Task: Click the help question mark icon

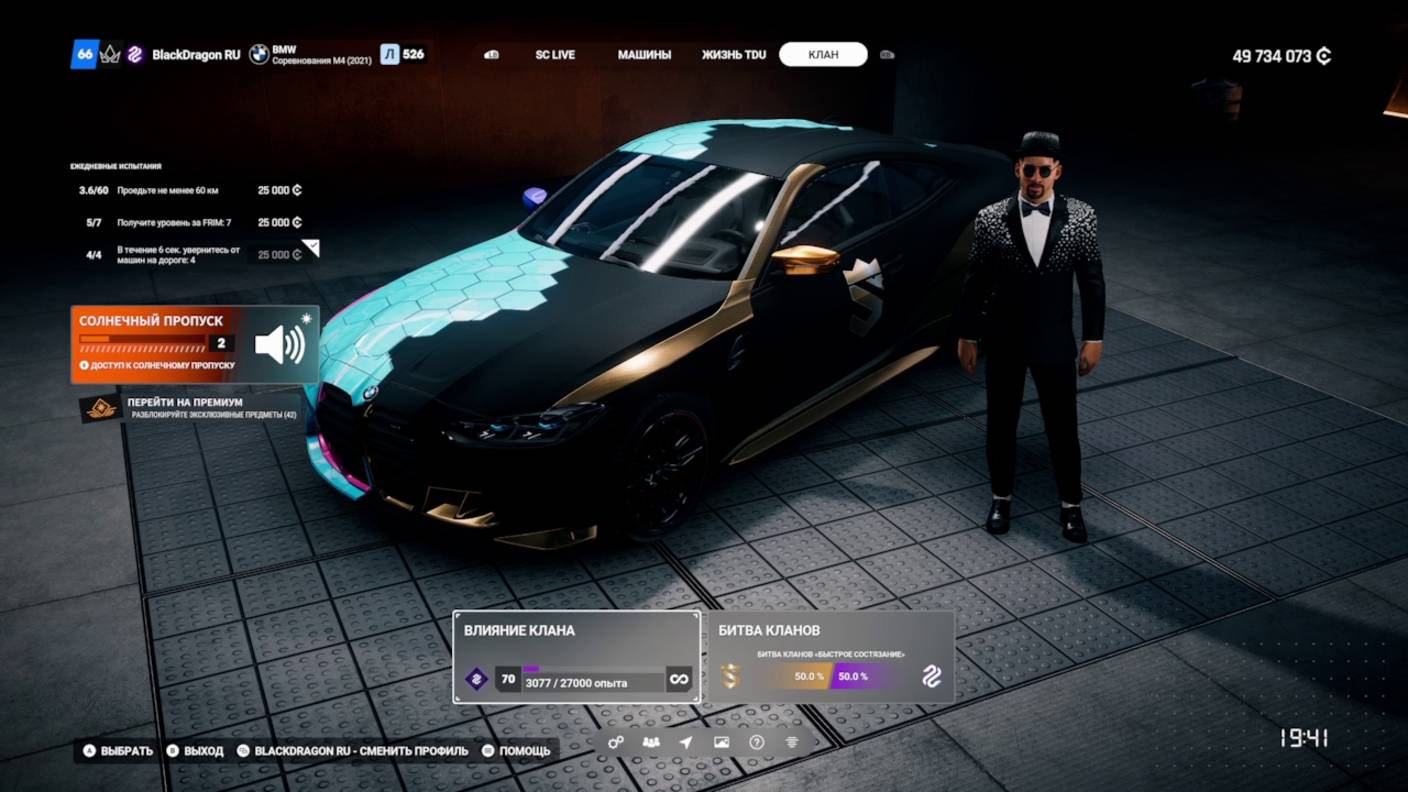Action: [755, 742]
